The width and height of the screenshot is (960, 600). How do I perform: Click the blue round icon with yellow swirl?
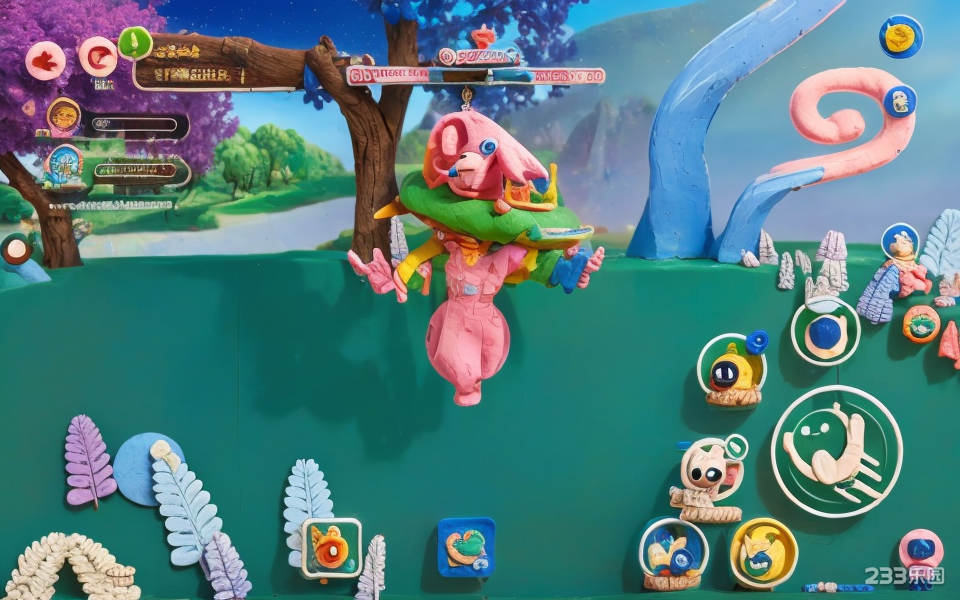900,37
